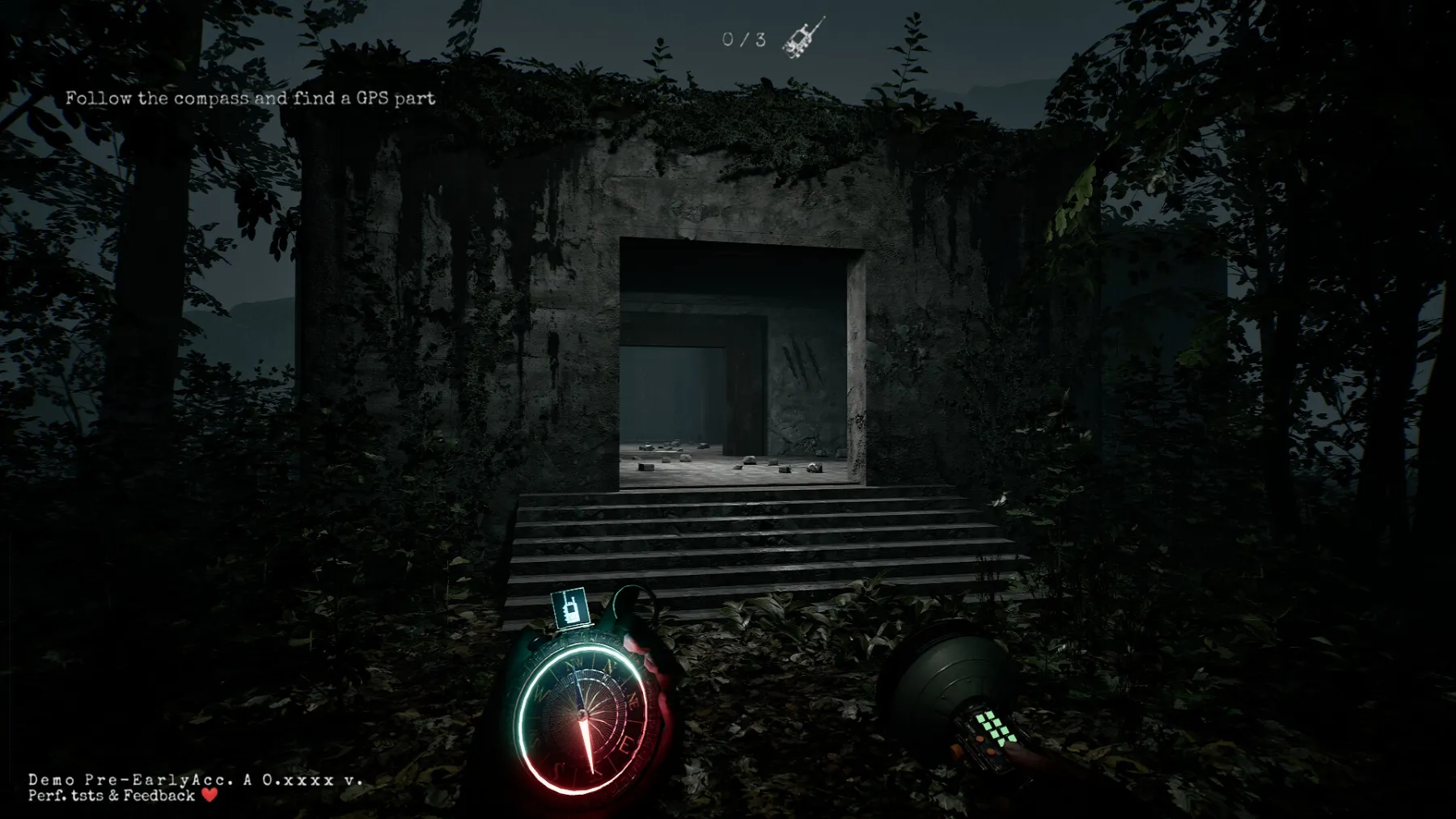Select the 'Follow the compass' objective text

coord(250,99)
